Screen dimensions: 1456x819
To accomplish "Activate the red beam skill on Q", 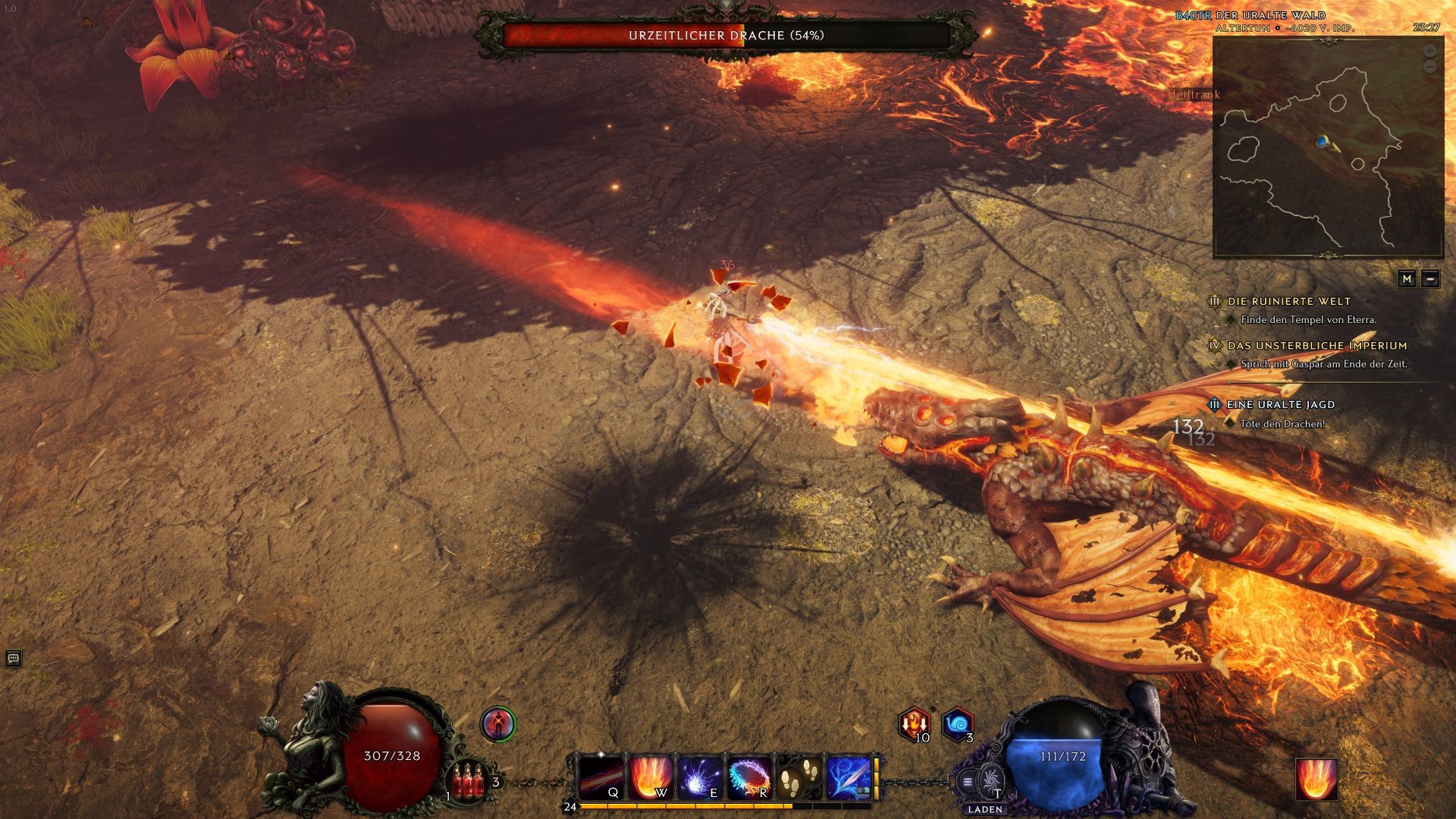I will (601, 777).
